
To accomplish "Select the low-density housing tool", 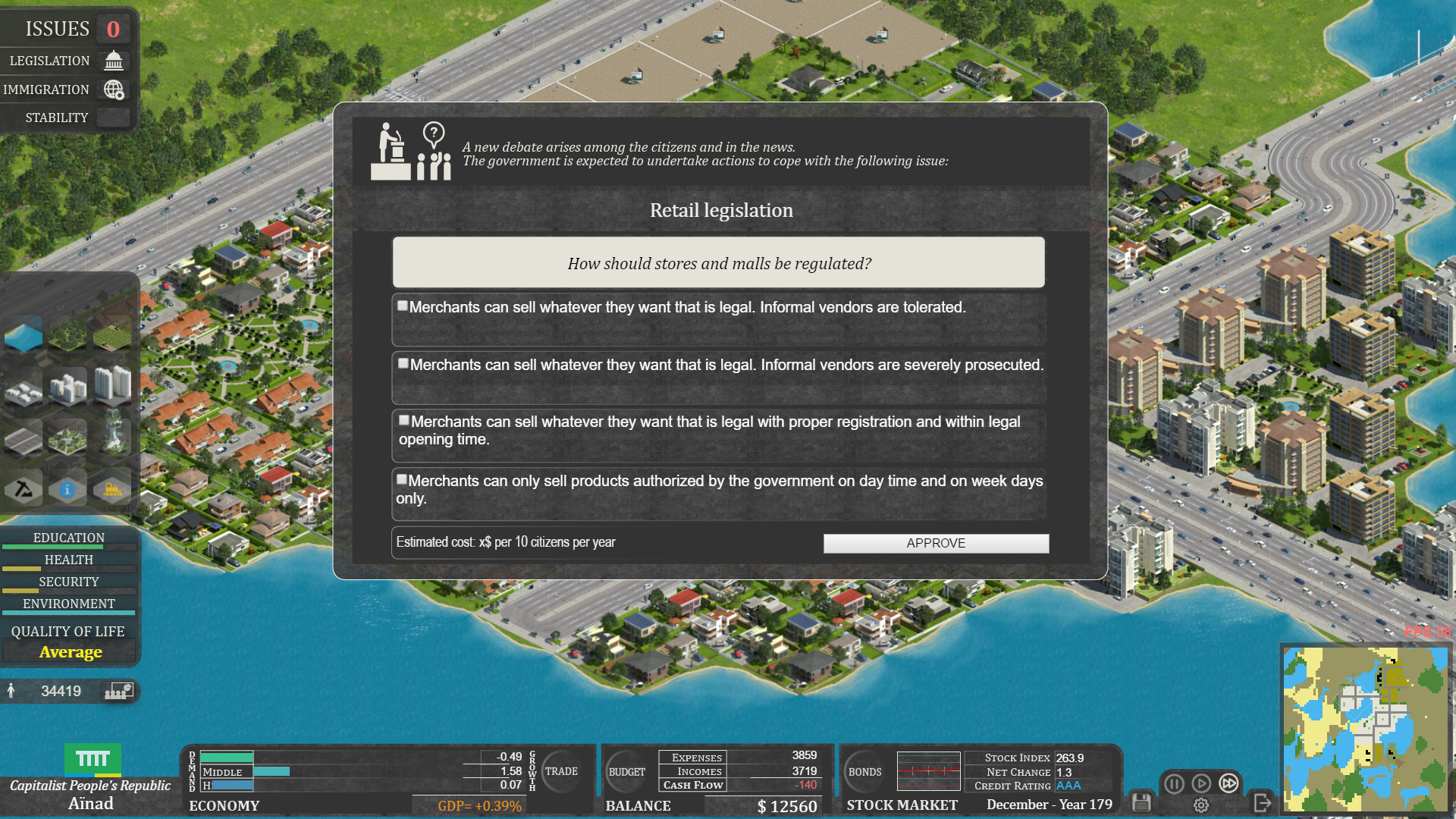I will pyautogui.click(x=24, y=392).
